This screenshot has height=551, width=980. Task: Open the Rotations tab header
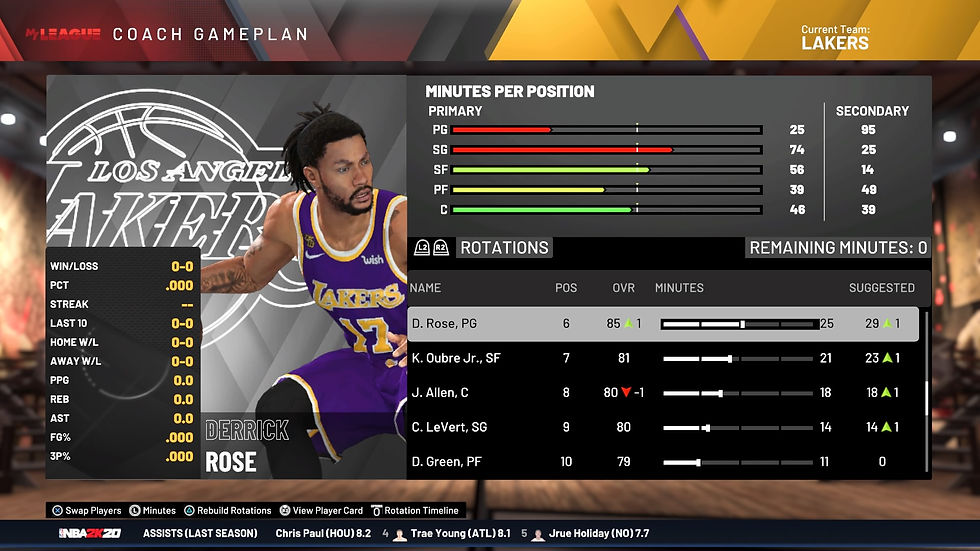(504, 248)
